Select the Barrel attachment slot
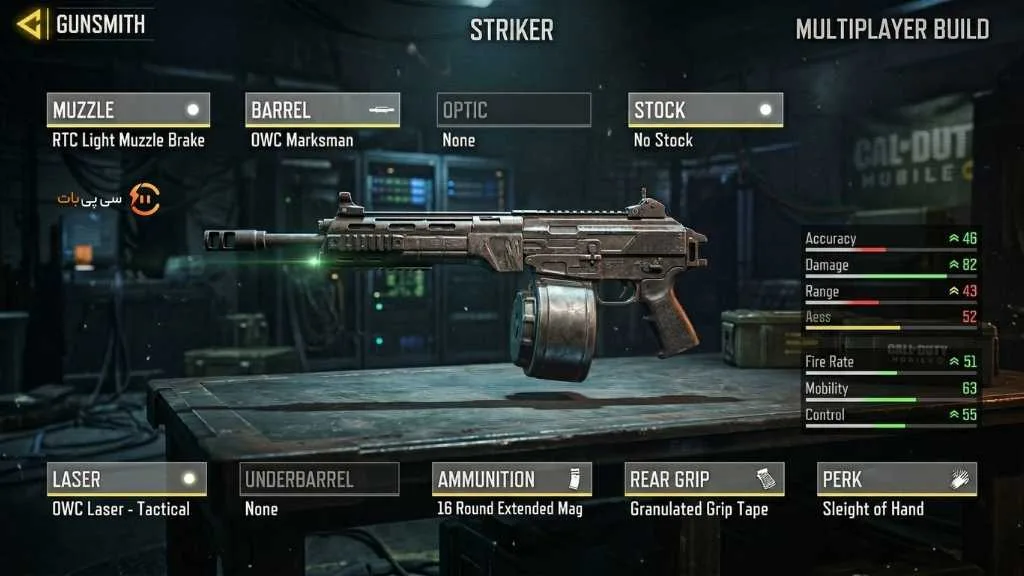The width and height of the screenshot is (1024, 576). [x=322, y=110]
